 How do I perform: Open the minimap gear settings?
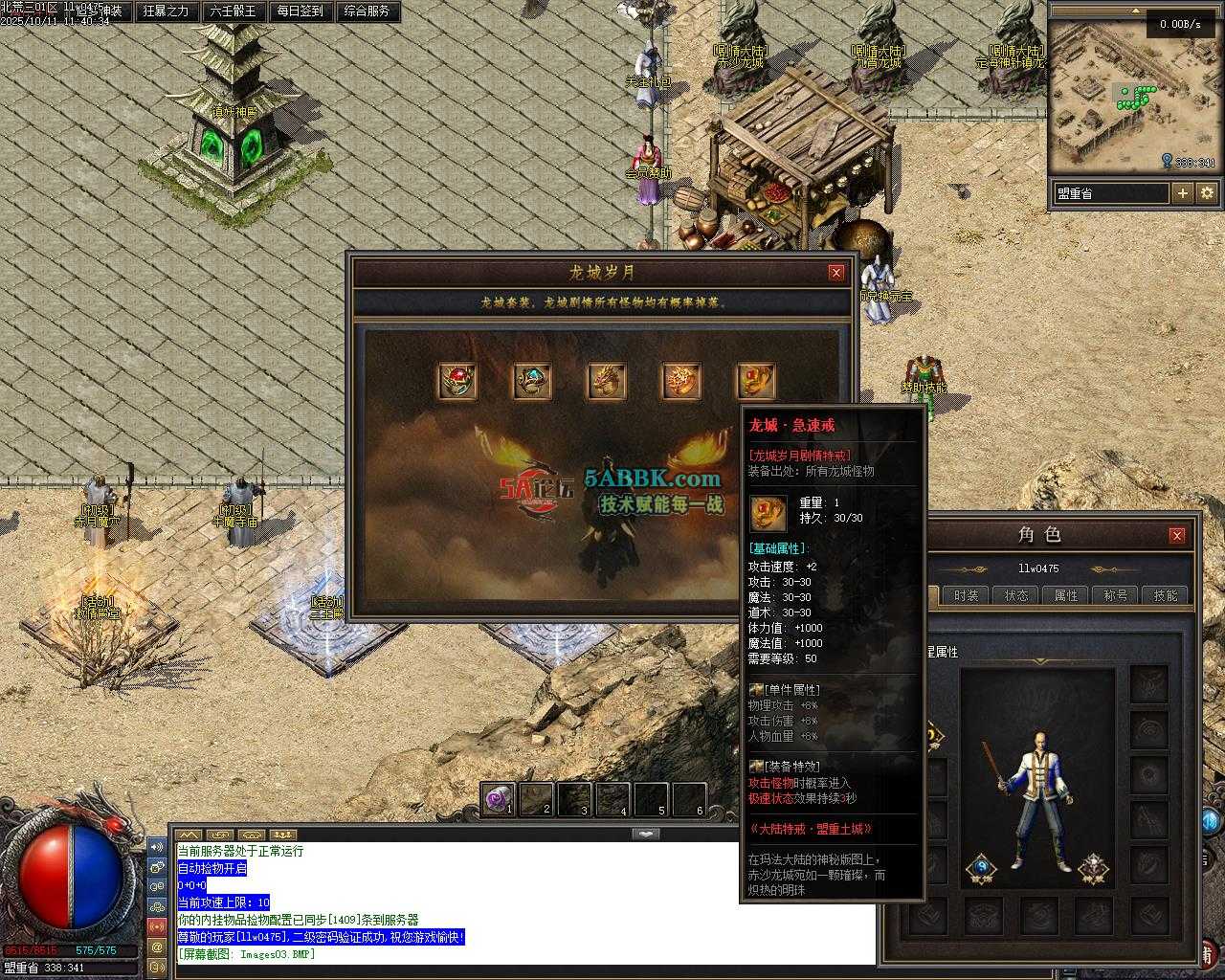tap(1207, 193)
